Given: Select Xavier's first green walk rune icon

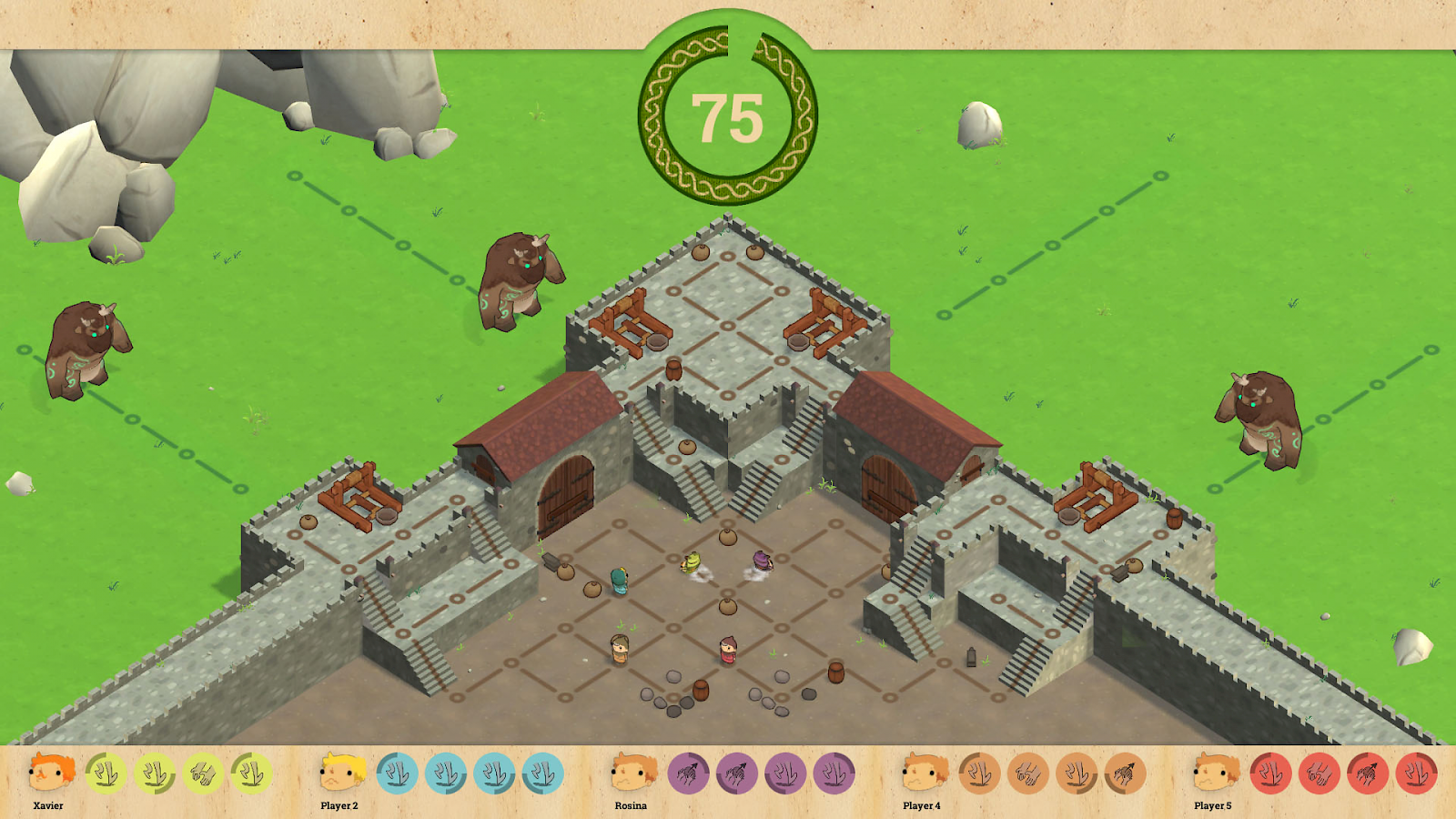Looking at the screenshot, I should [x=104, y=773].
